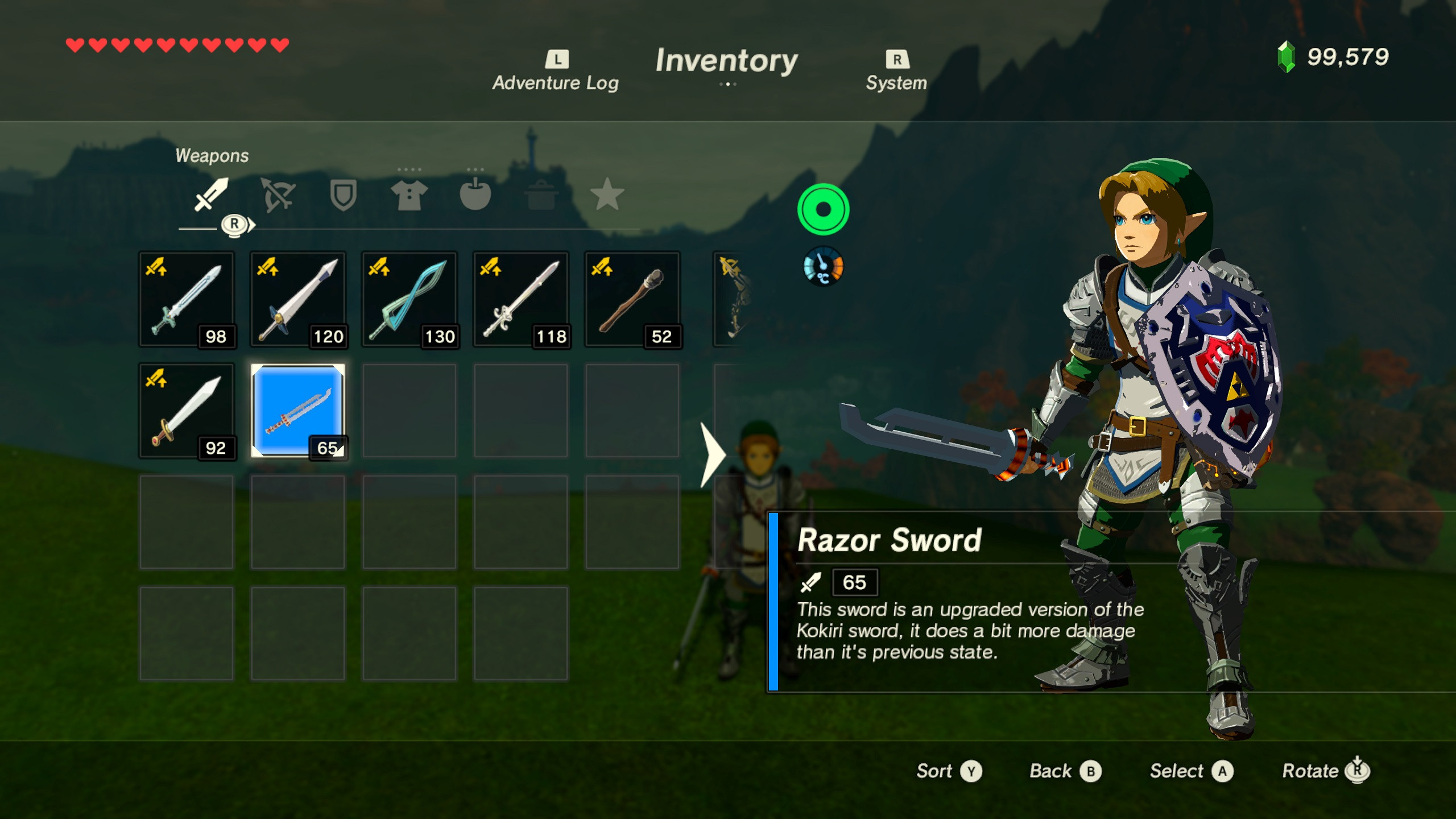Select the equipped Razor Sword slot

tap(297, 411)
